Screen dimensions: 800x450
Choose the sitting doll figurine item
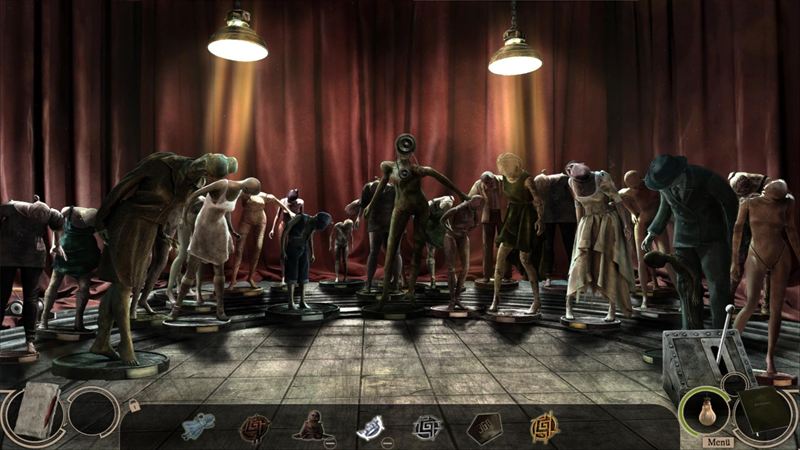tap(309, 426)
